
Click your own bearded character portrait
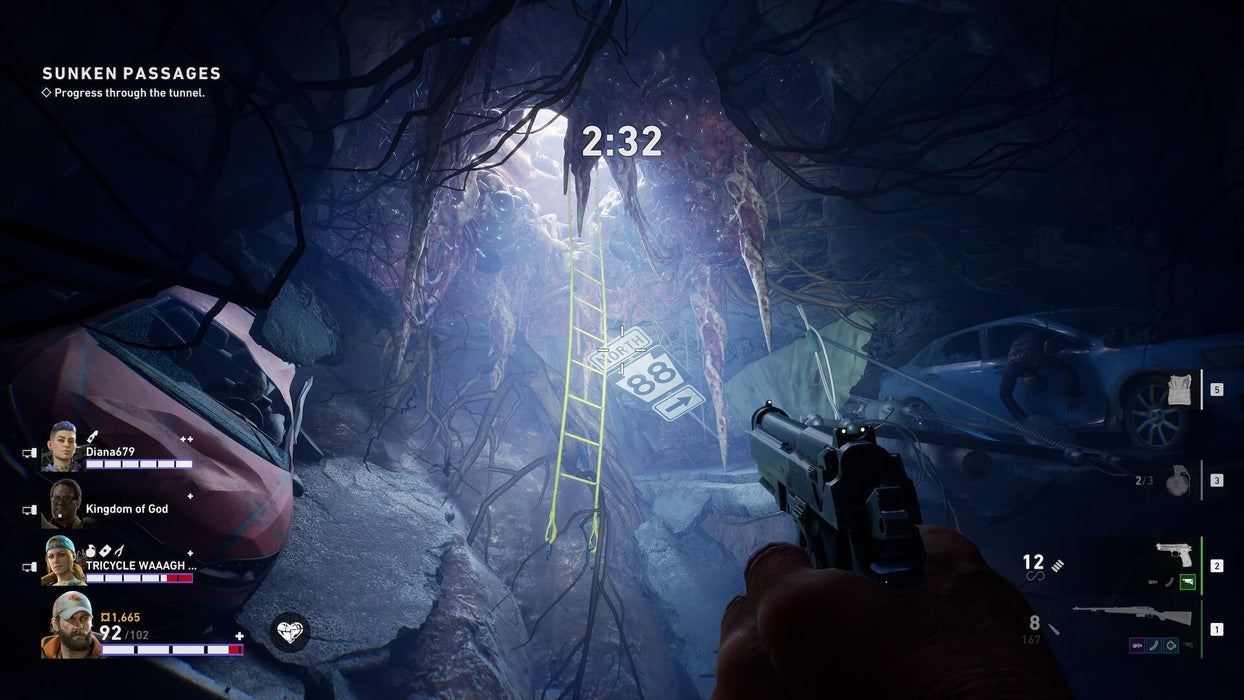click(x=68, y=624)
